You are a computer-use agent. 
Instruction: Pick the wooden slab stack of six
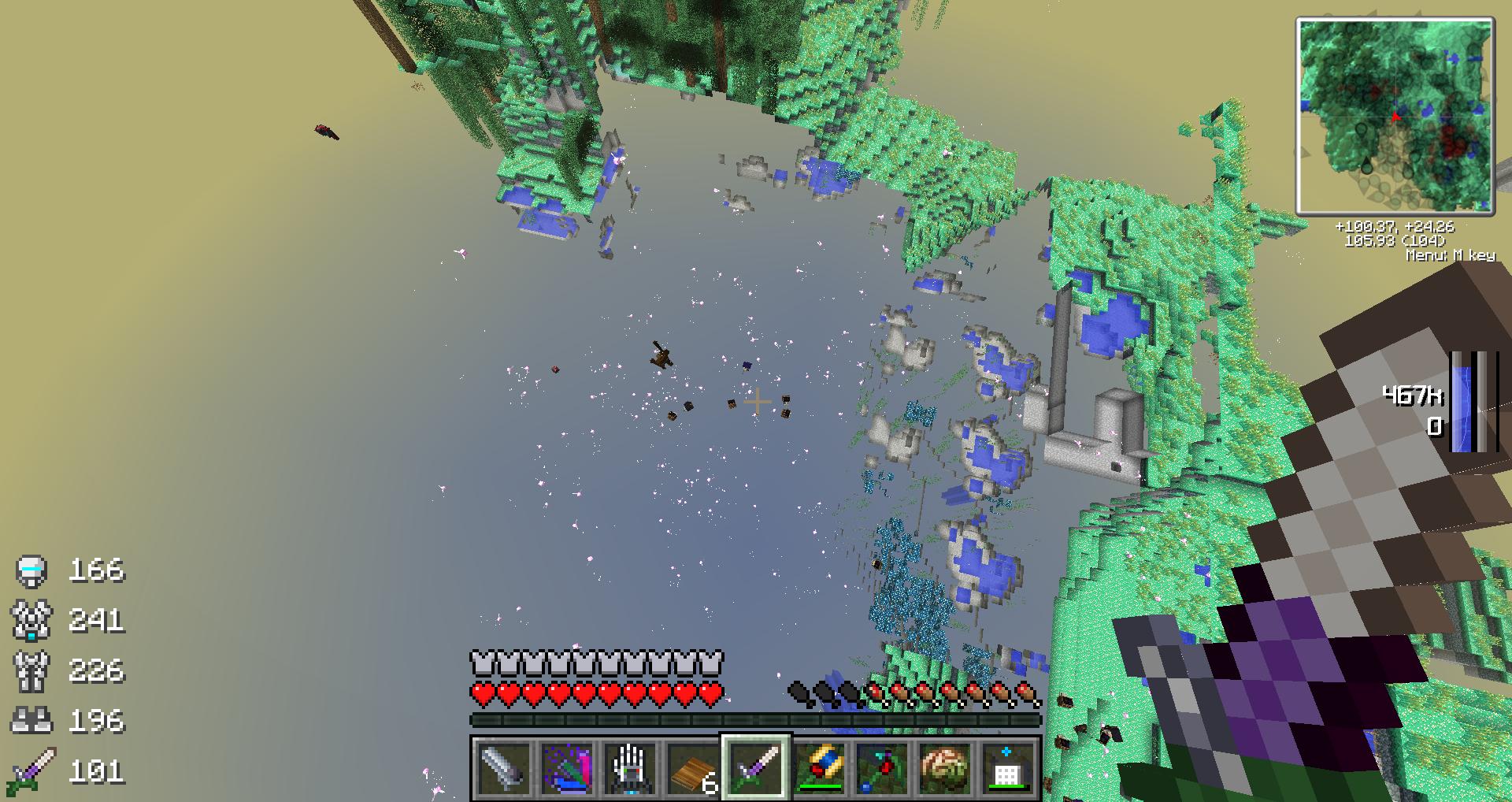(x=693, y=768)
